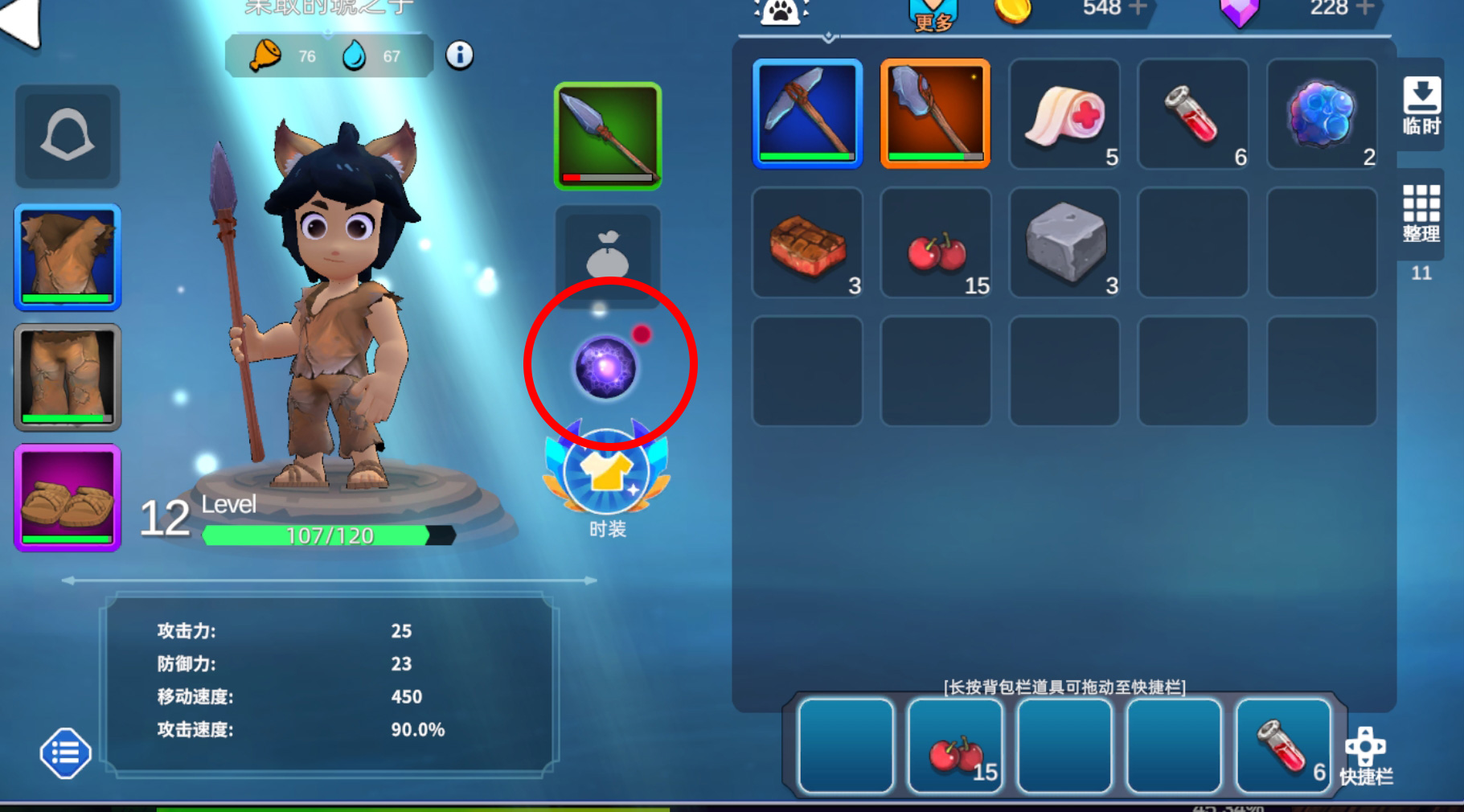Open the character info button
The width and height of the screenshot is (1464, 812).
coord(459,55)
